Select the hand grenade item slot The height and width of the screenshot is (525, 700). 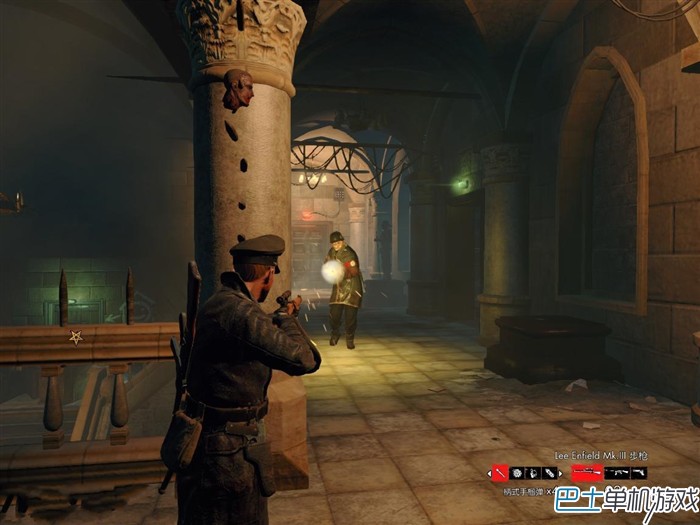pyautogui.click(x=533, y=473)
